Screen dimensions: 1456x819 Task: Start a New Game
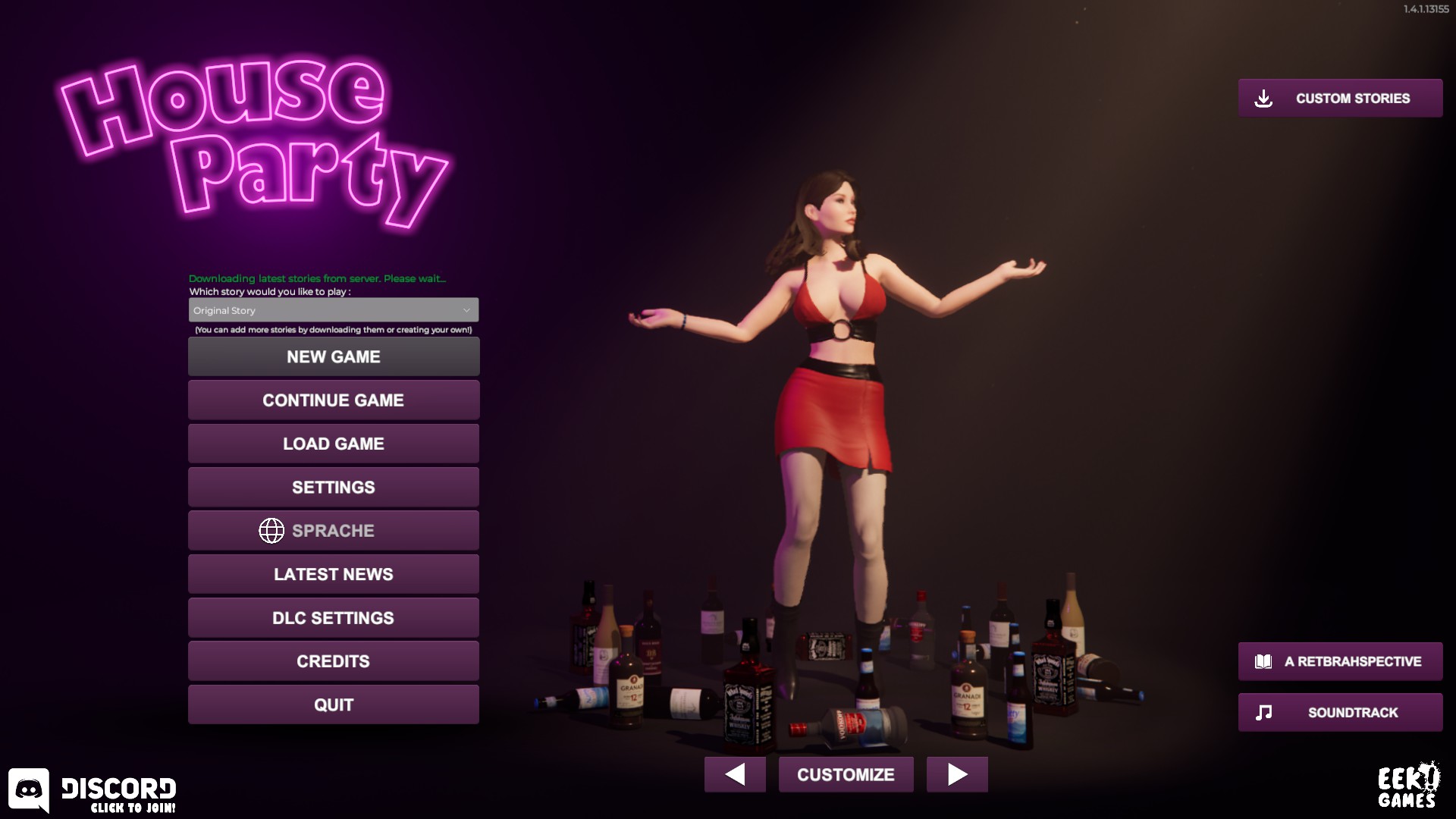334,356
